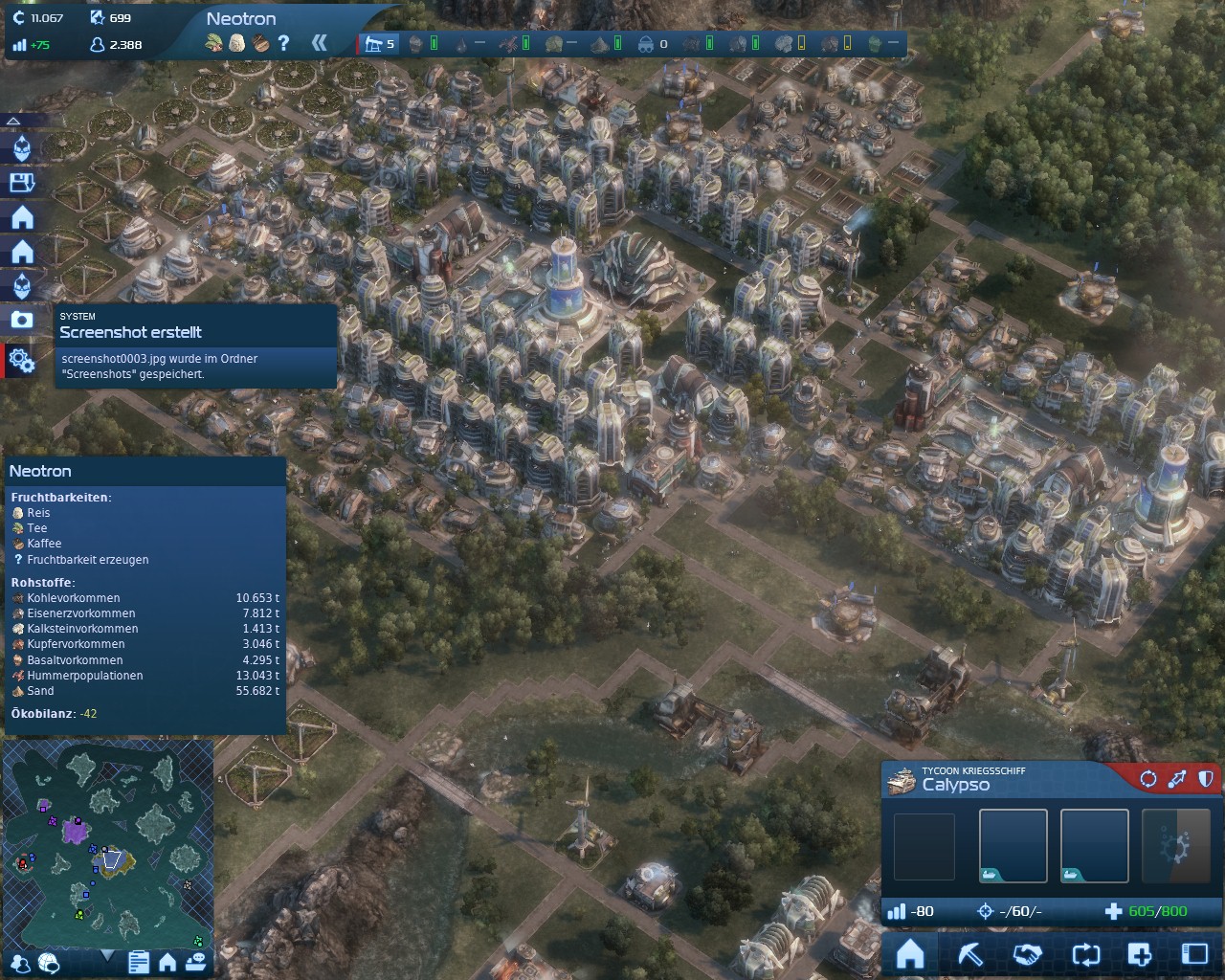
Task: Click the Fruchtbarkeit erzeugen question mark entry
Action: point(87,560)
